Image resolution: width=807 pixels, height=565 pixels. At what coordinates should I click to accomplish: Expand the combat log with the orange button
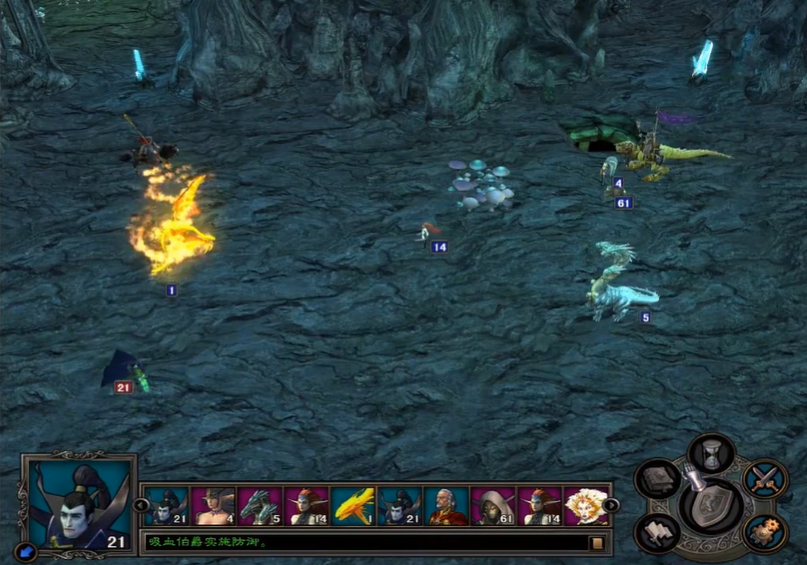596,543
